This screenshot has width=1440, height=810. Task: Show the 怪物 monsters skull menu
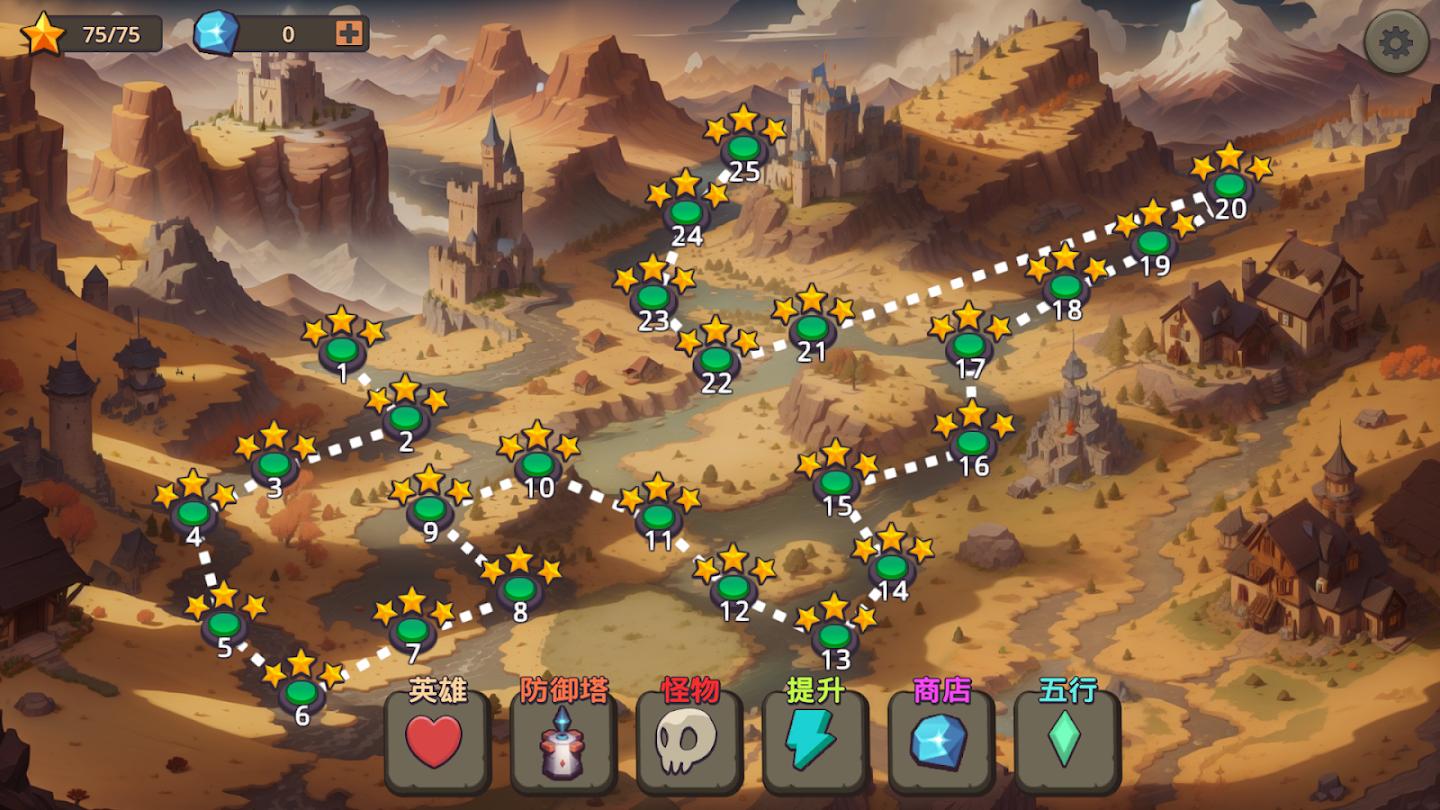coord(688,742)
